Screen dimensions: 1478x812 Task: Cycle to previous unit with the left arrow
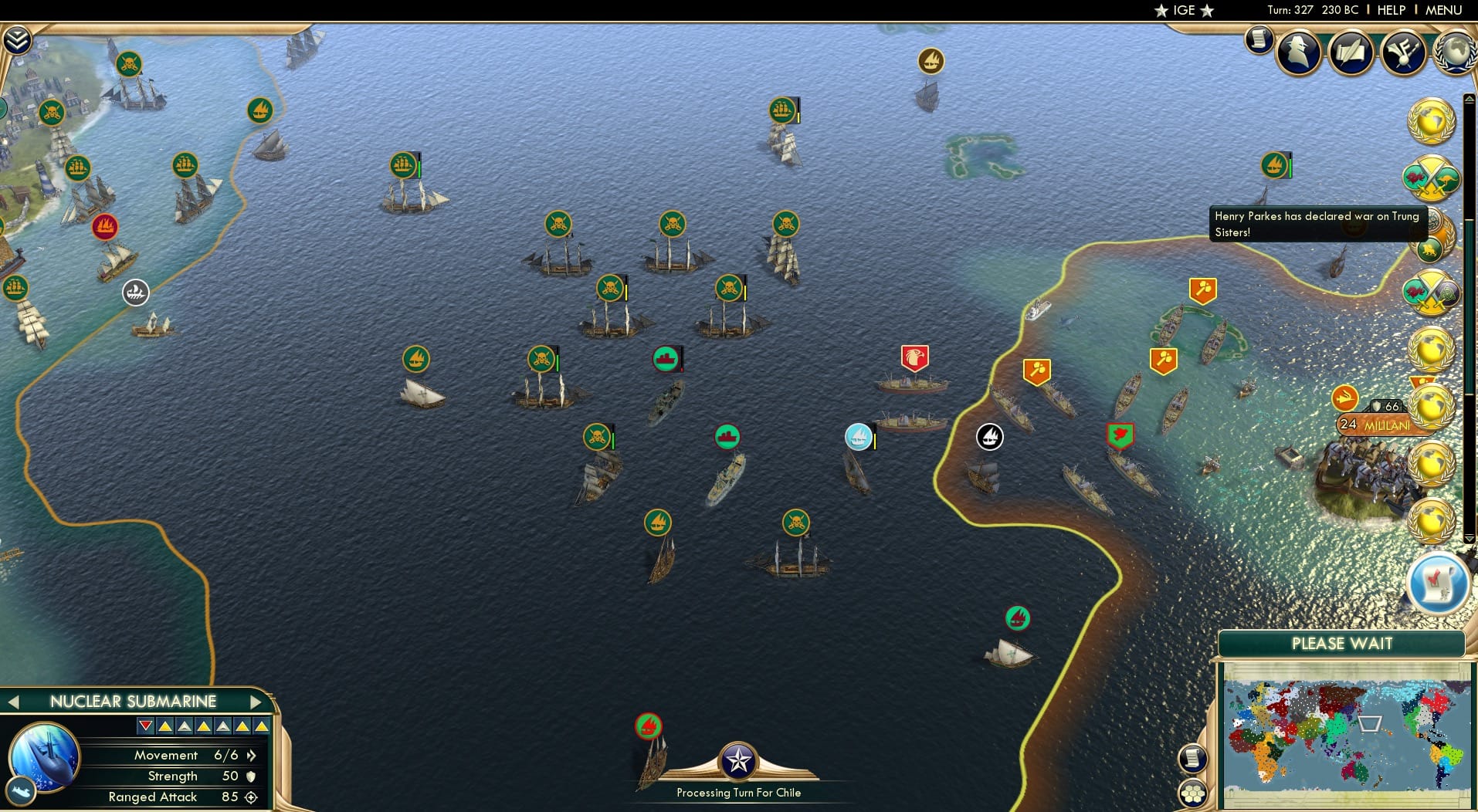(13, 702)
